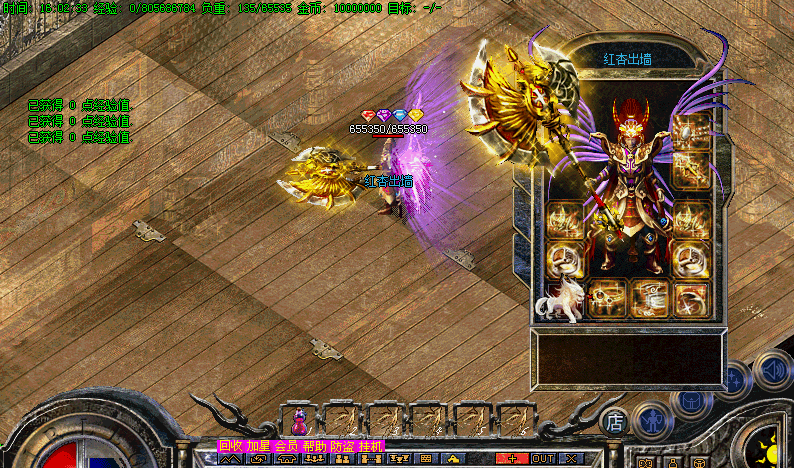Activate 挂机 auto-play mode

[370, 446]
